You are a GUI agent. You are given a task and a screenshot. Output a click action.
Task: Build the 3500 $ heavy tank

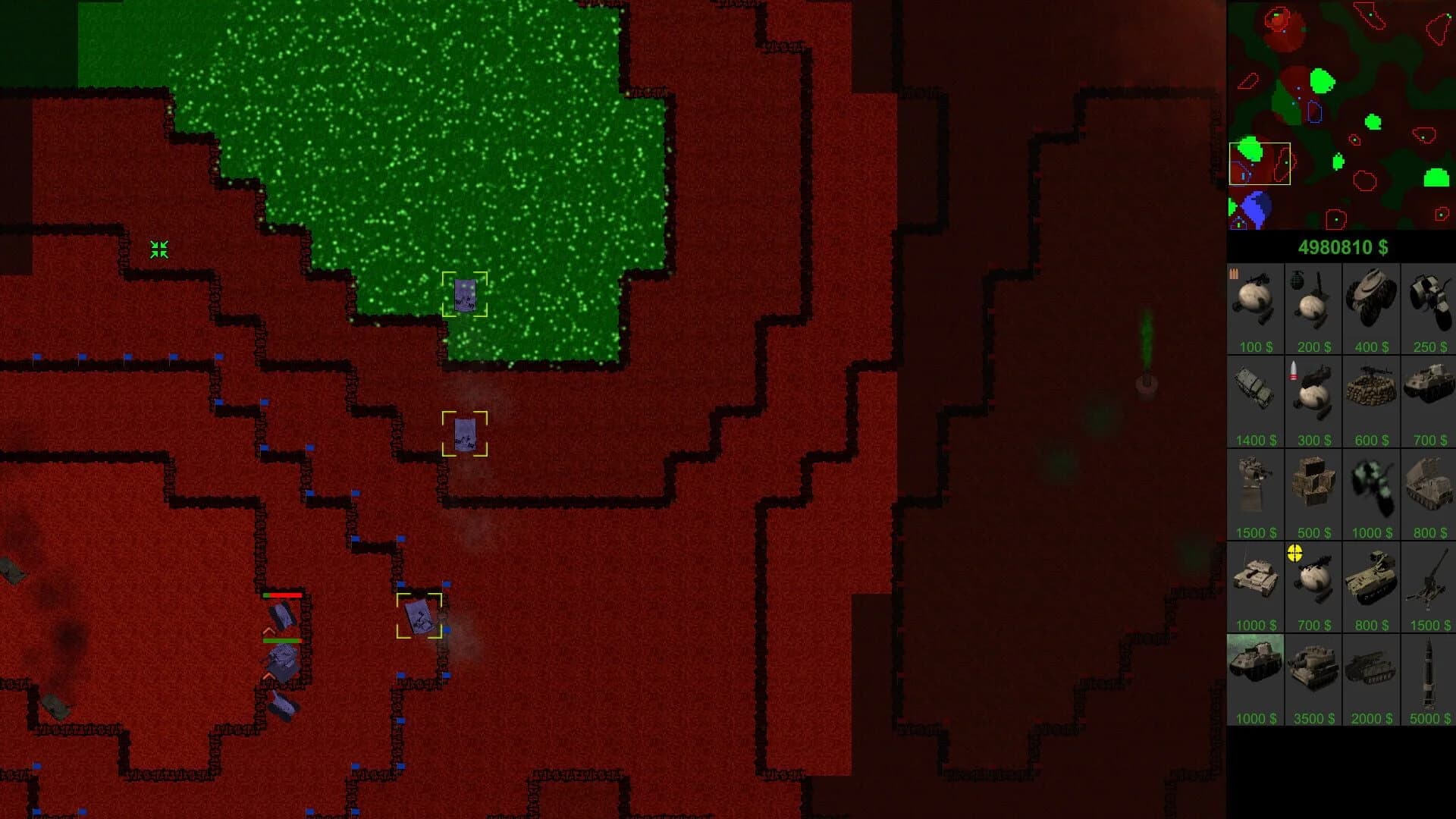pyautogui.click(x=1313, y=677)
